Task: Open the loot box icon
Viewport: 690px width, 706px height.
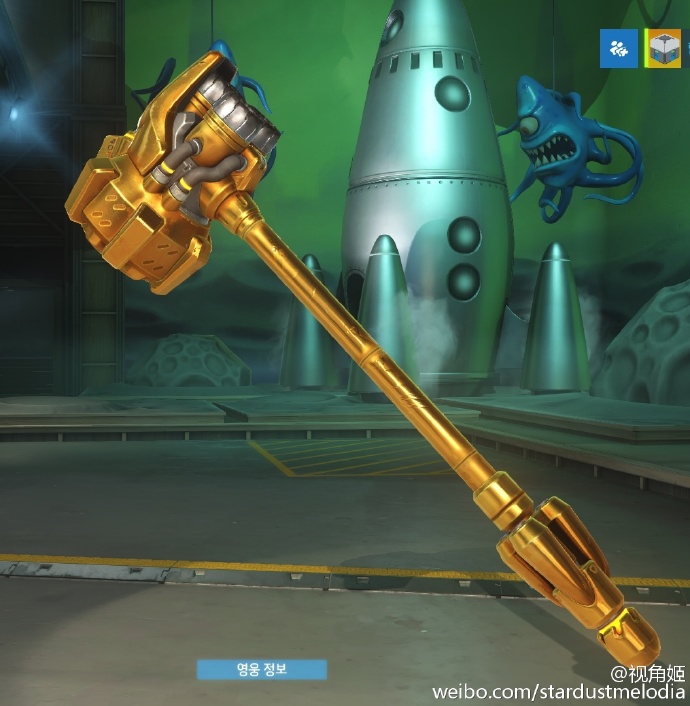Action: [x=662, y=48]
